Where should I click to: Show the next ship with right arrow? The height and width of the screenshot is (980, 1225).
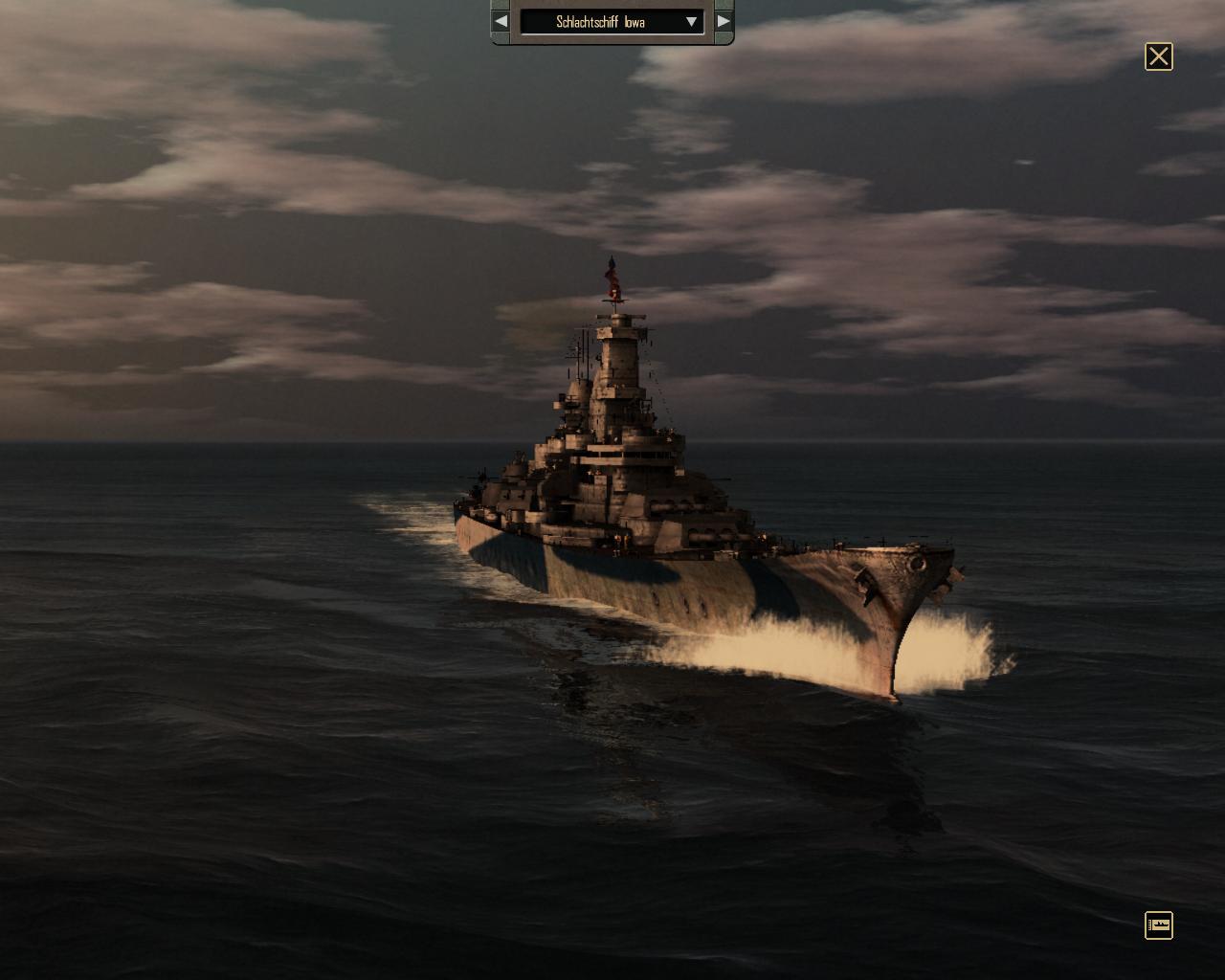[x=724, y=21]
